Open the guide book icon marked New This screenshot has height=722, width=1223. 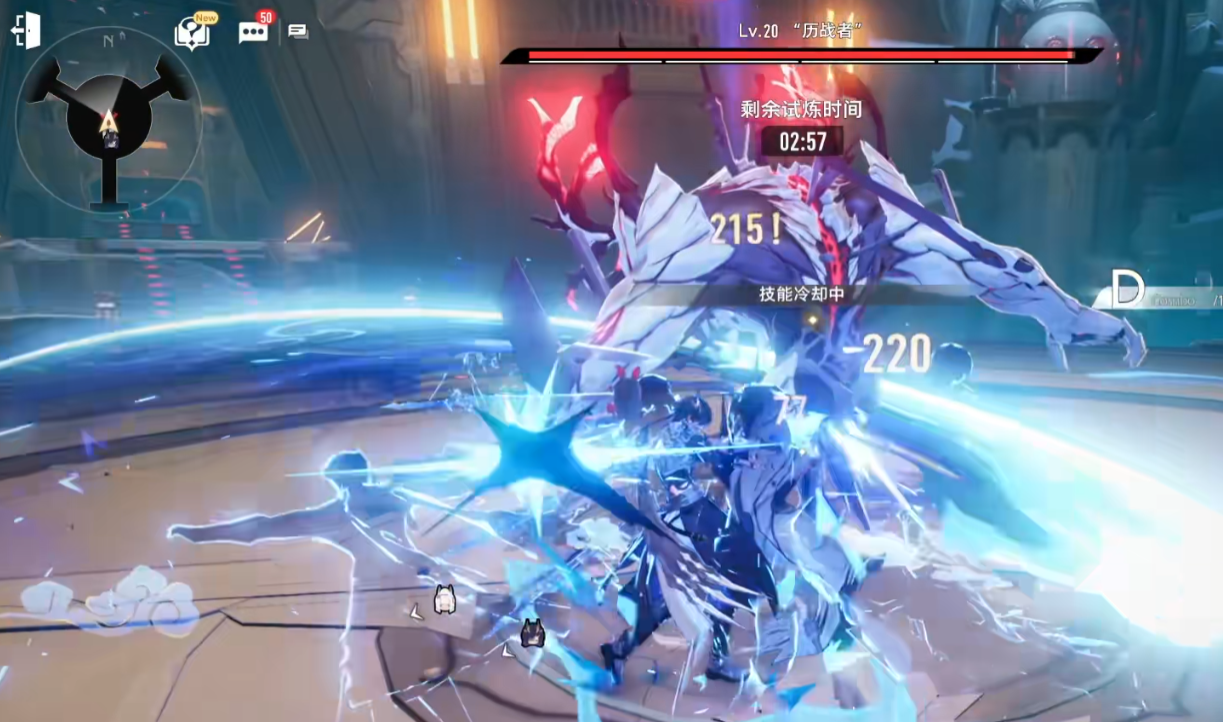click(x=191, y=33)
